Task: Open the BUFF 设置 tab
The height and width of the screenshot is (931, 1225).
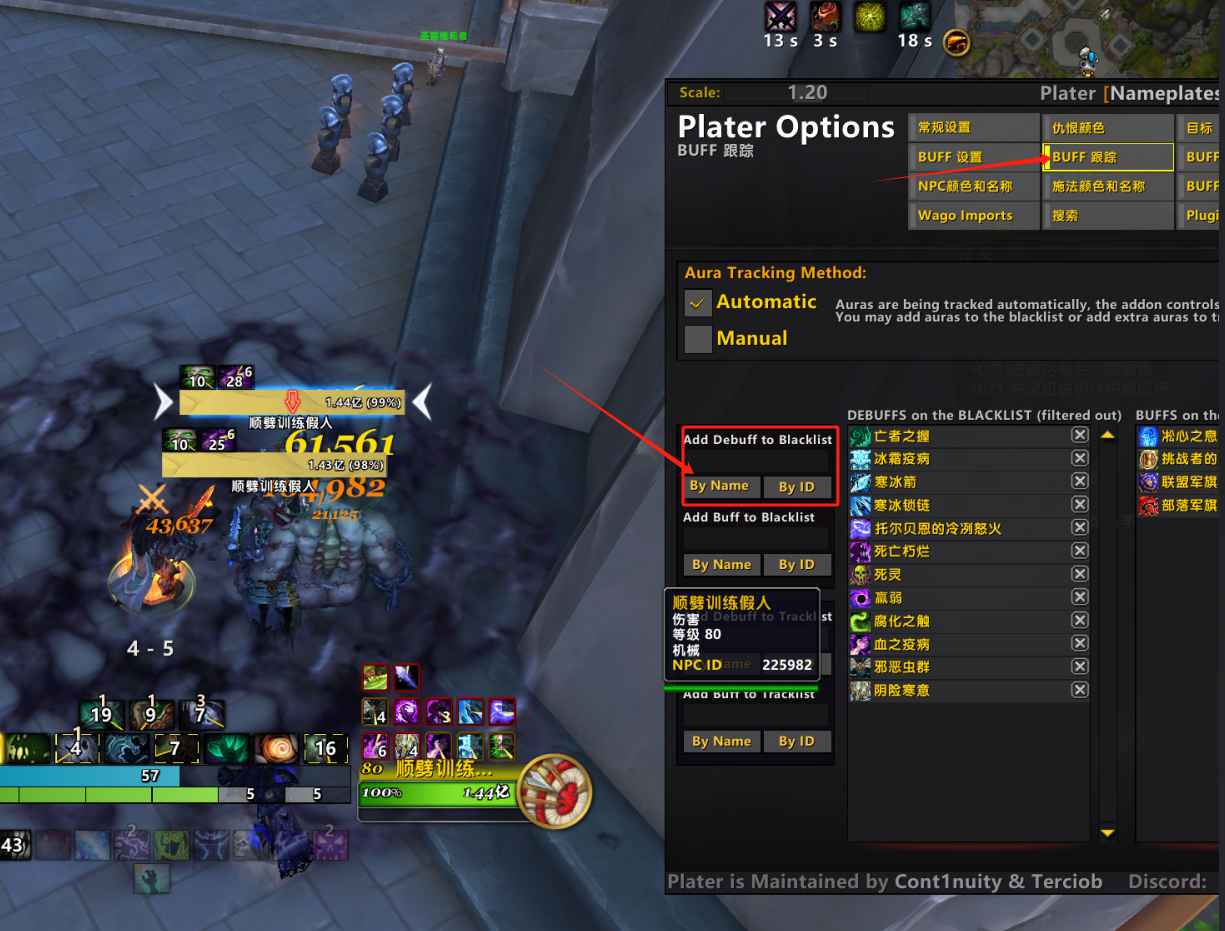Action: (974, 157)
